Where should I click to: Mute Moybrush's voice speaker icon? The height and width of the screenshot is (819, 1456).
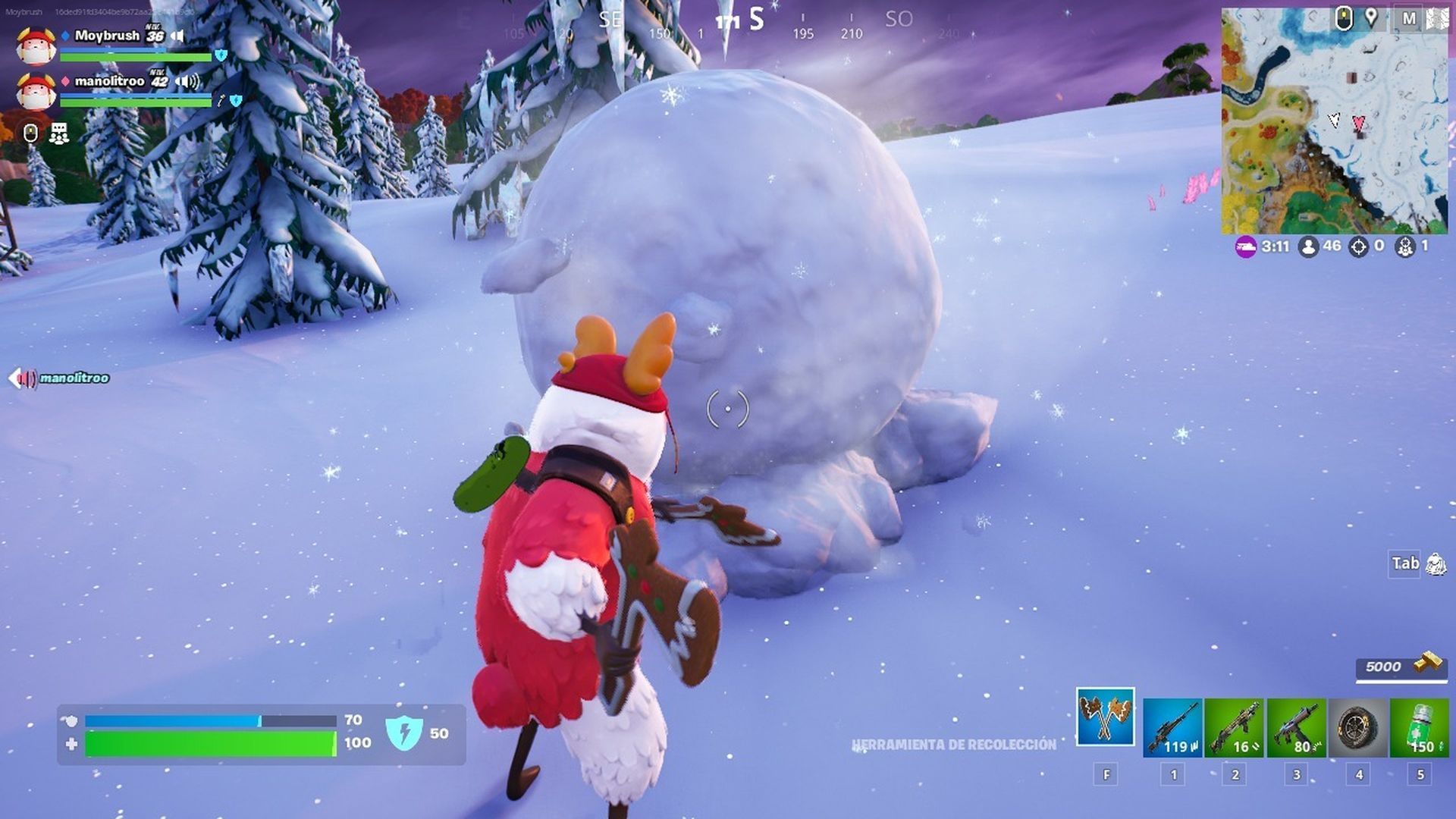coord(179,36)
